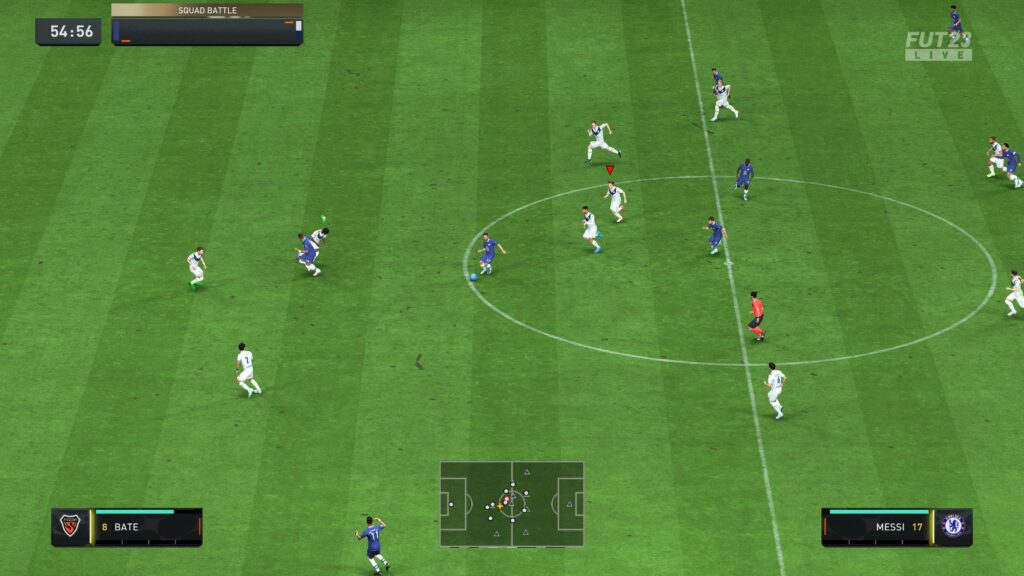Image resolution: width=1024 pixels, height=576 pixels.
Task: Select the BATE player name panel
Action: [x=147, y=527]
